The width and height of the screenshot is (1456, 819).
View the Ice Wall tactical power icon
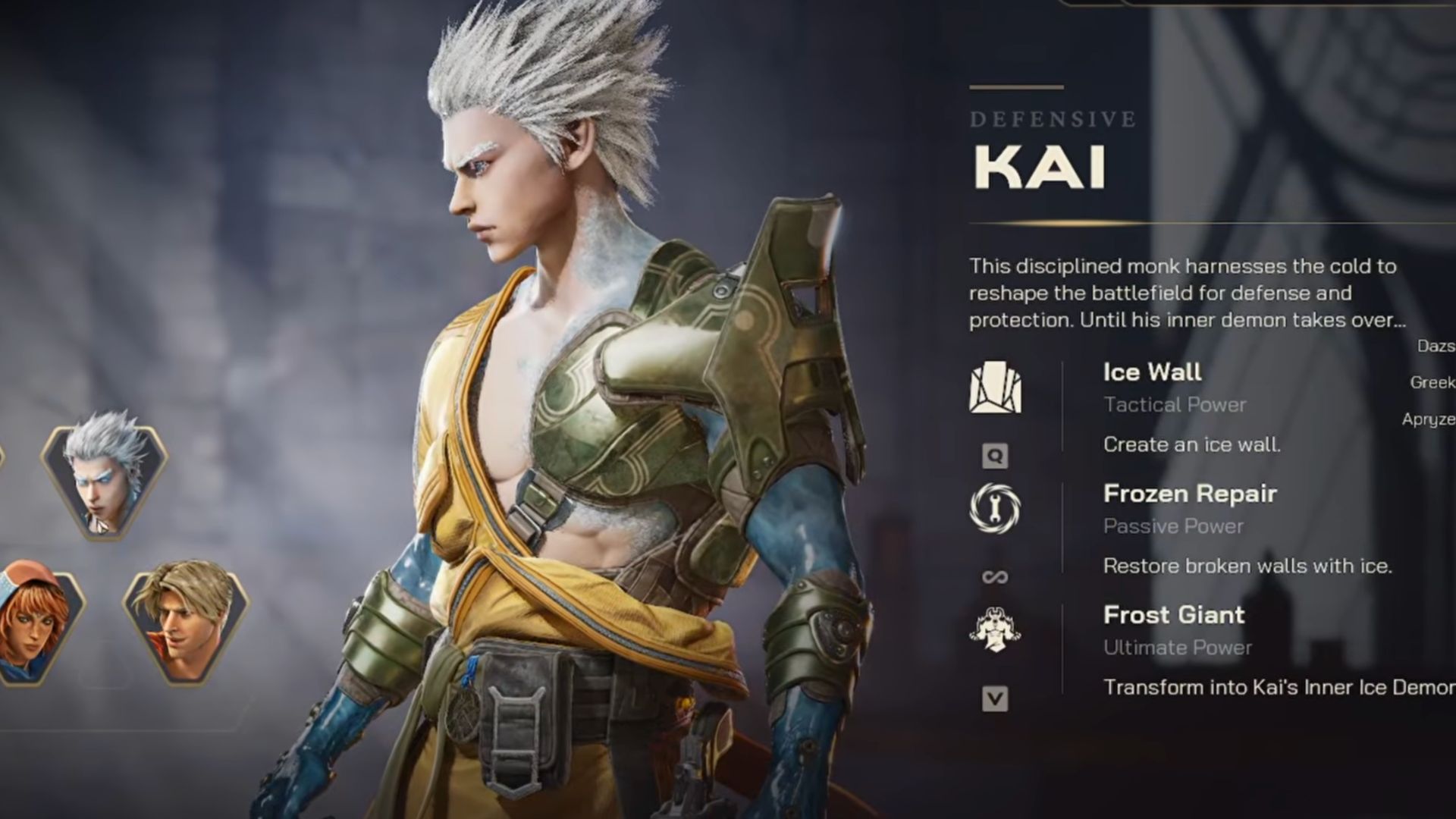995,388
